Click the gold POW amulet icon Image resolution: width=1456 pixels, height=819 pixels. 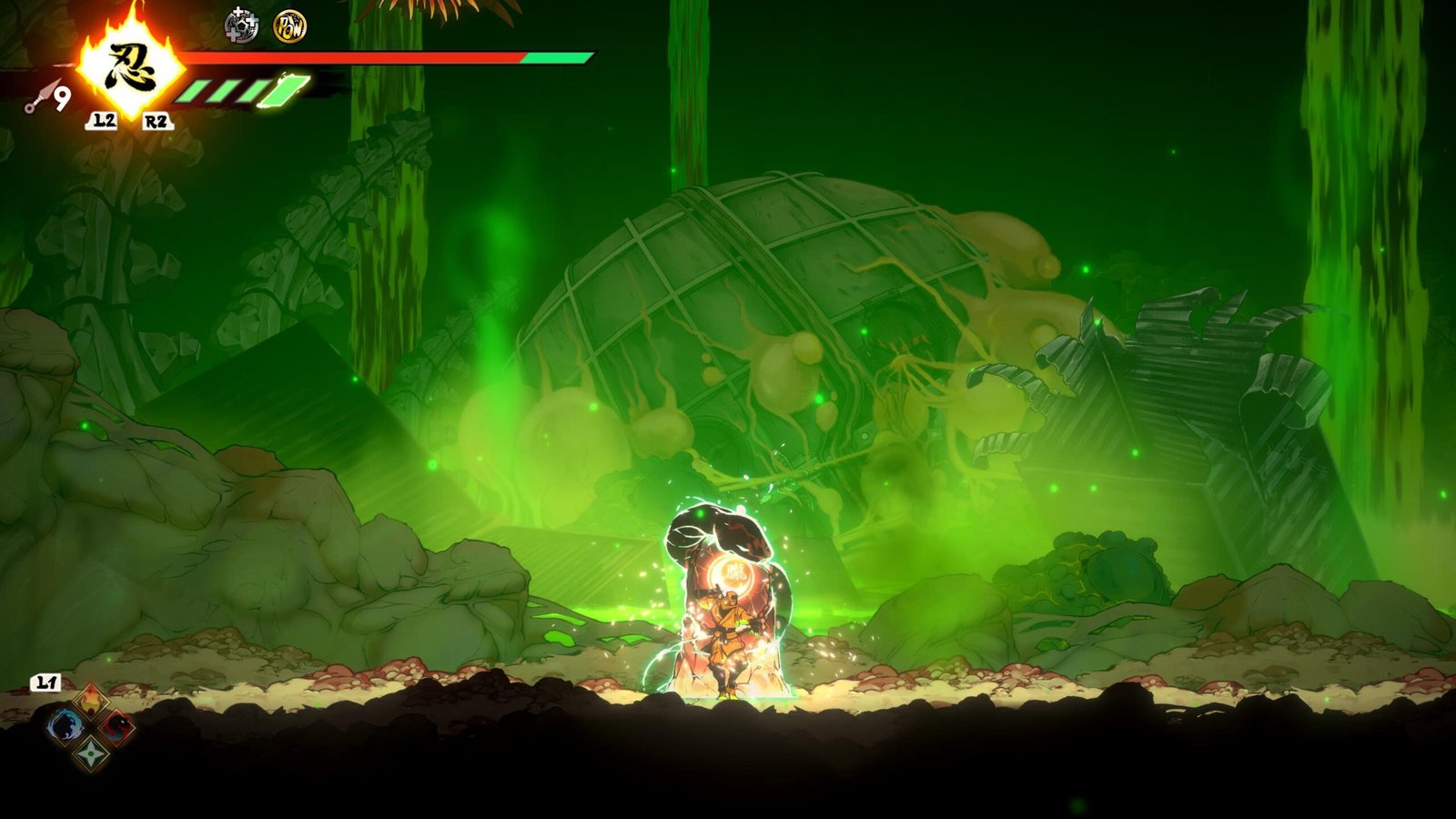click(x=289, y=26)
